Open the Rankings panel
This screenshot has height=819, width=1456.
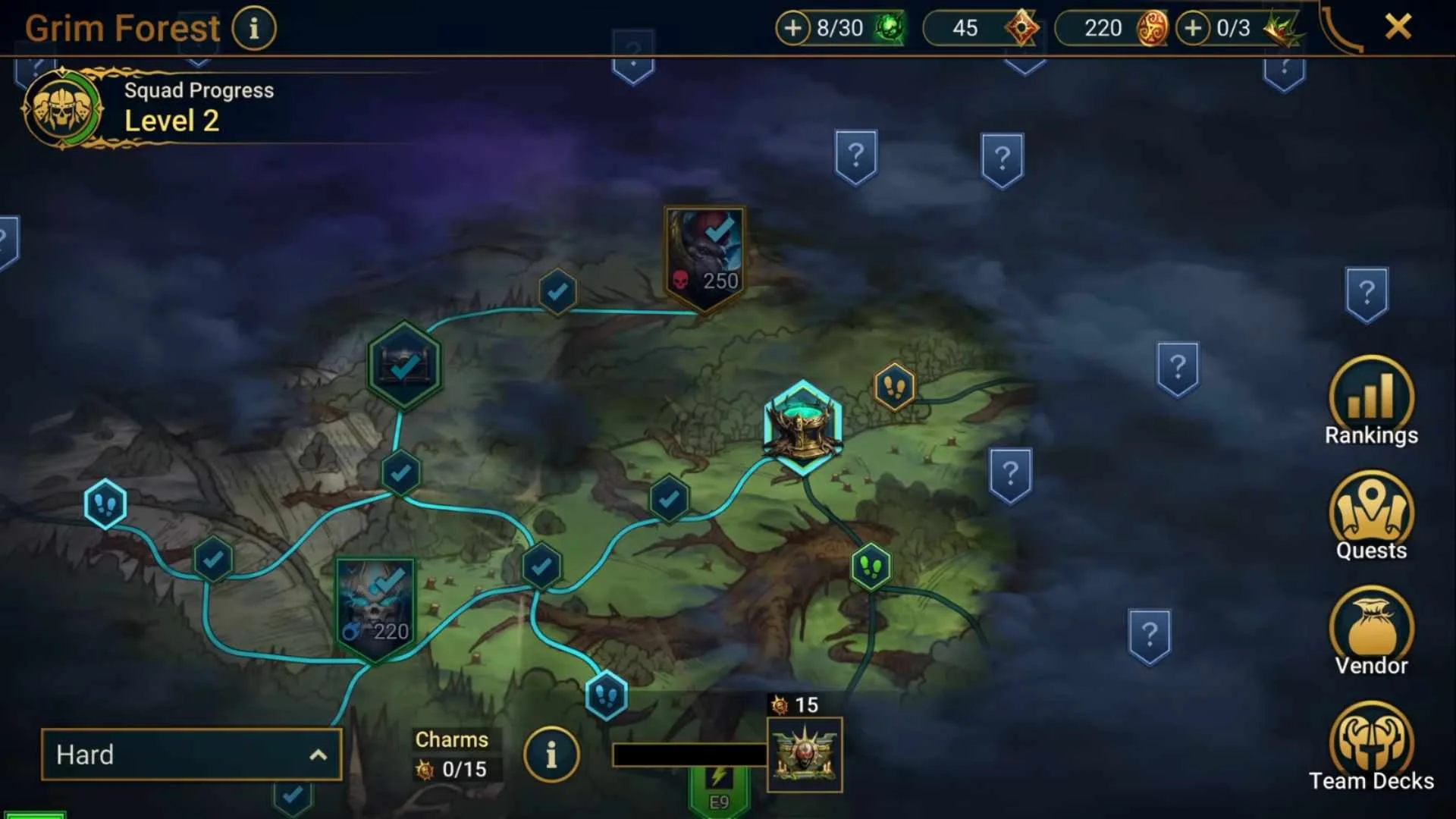pos(1371,401)
